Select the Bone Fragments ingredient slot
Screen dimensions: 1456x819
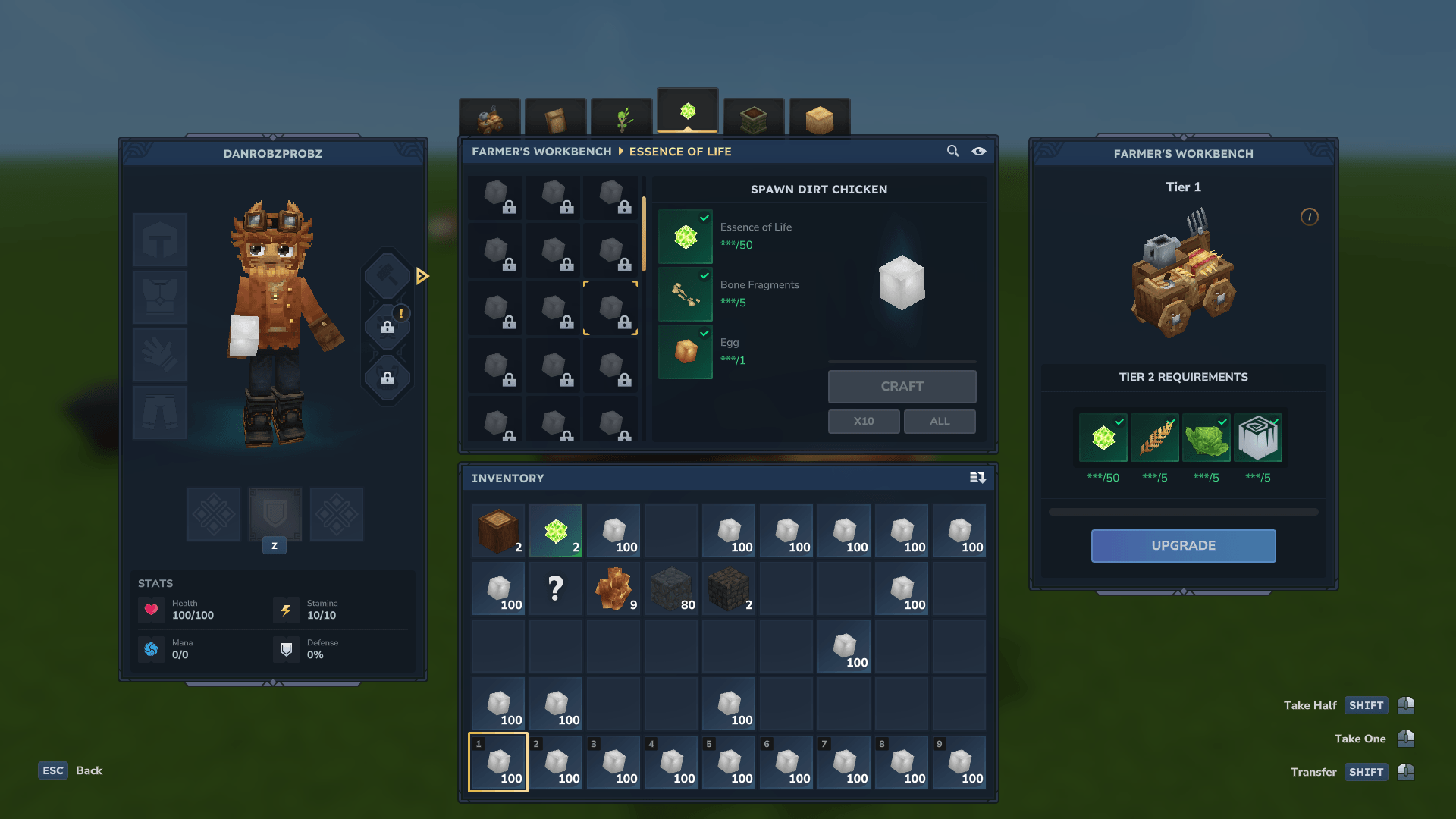(x=686, y=294)
